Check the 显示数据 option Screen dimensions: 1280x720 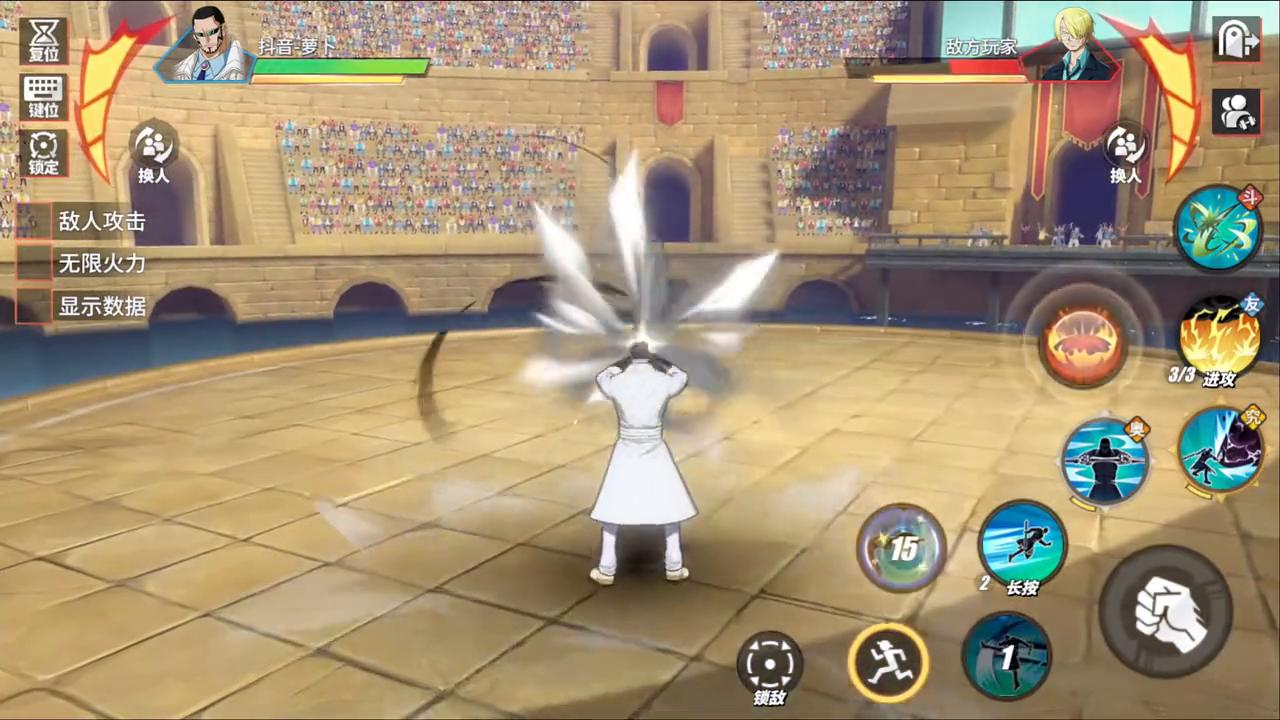tap(34, 306)
